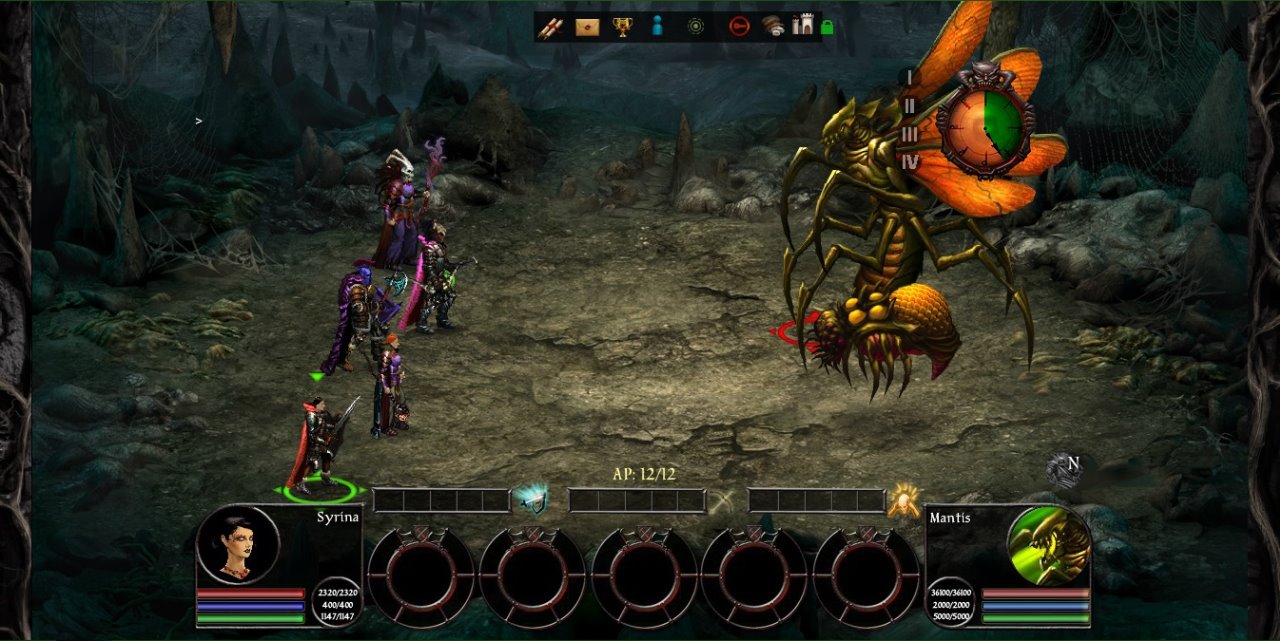This screenshot has height=641, width=1280.
Task: Select the green concentric rings icon
Action: pyautogui.click(x=696, y=27)
